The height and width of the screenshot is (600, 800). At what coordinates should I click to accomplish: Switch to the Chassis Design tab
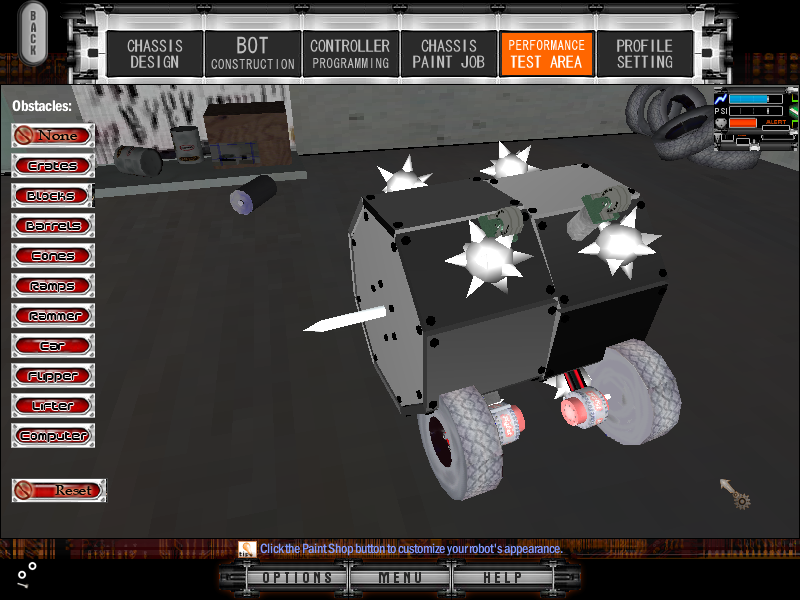point(153,54)
